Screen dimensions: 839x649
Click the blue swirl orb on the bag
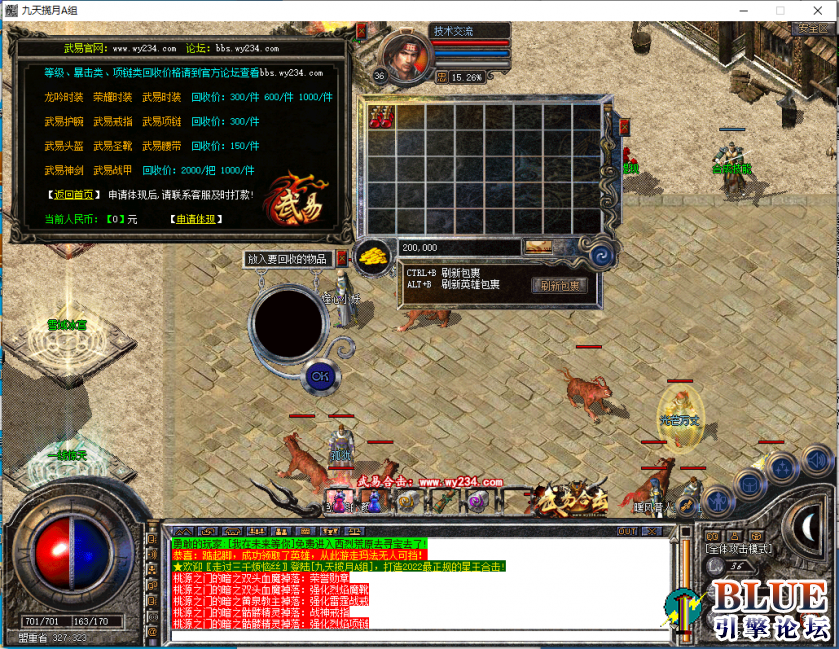[602, 255]
